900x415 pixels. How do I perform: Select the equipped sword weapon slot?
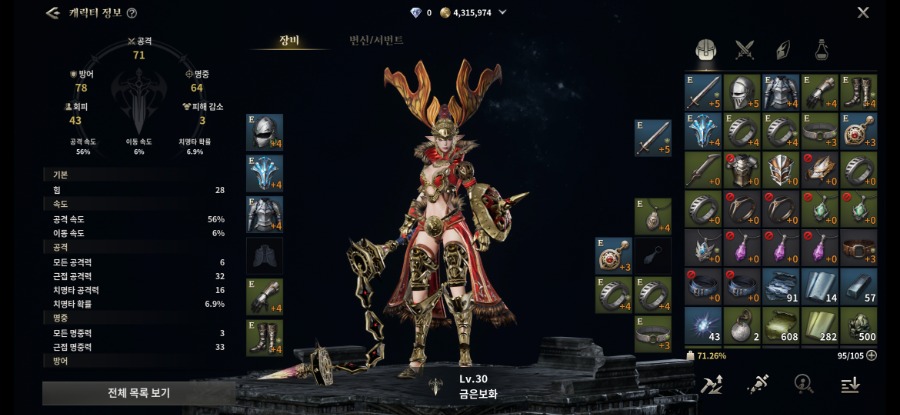(x=653, y=137)
